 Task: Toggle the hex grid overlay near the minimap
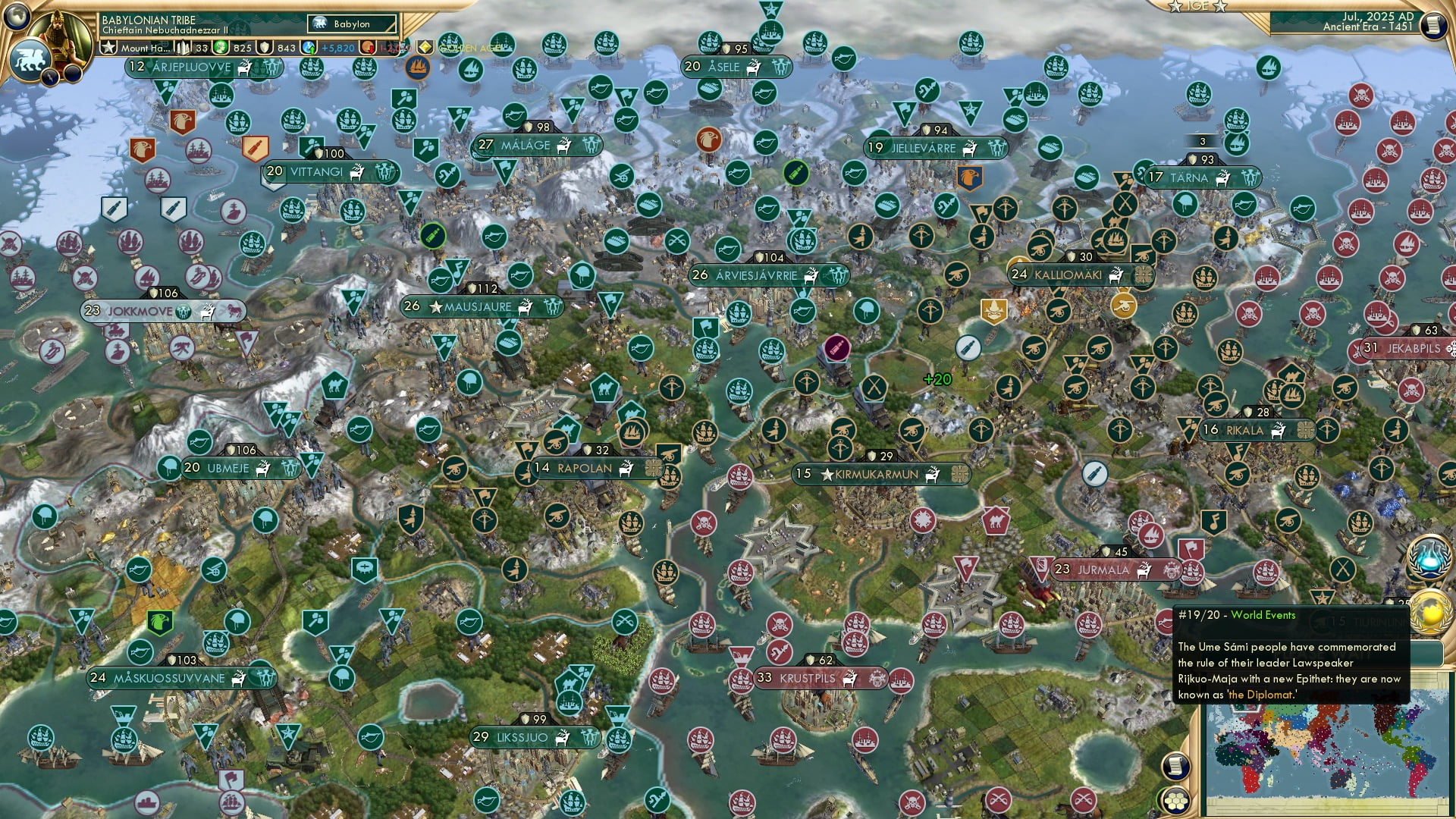1176,802
